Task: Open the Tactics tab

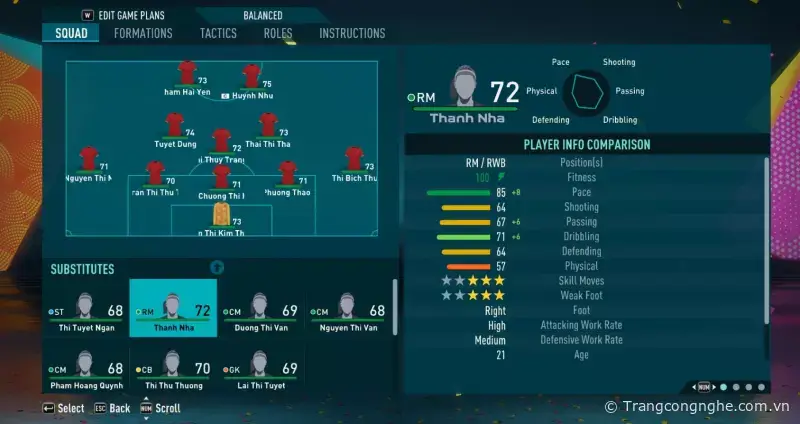Action: [218, 33]
